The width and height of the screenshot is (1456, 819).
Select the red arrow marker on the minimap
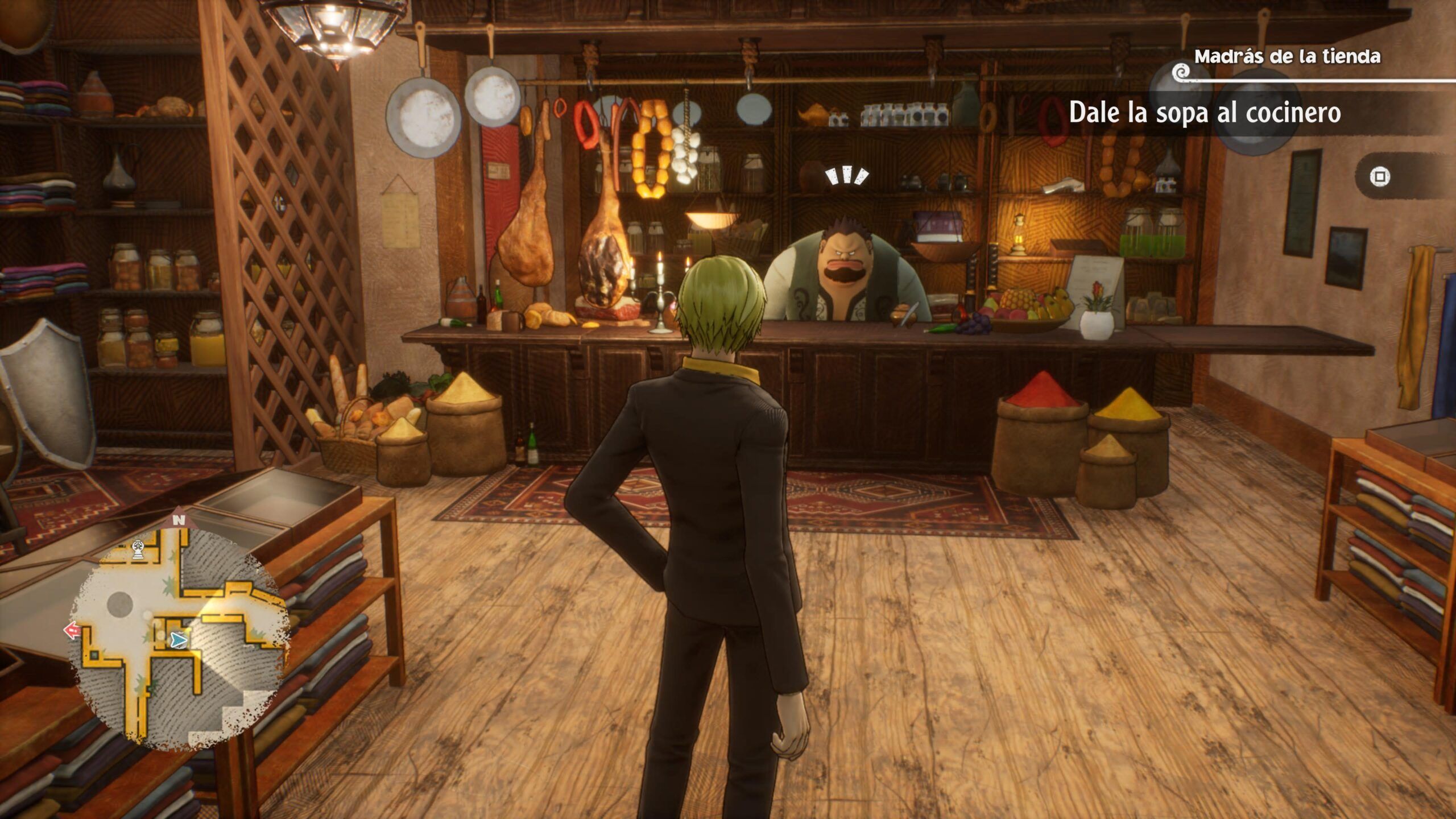(x=72, y=630)
